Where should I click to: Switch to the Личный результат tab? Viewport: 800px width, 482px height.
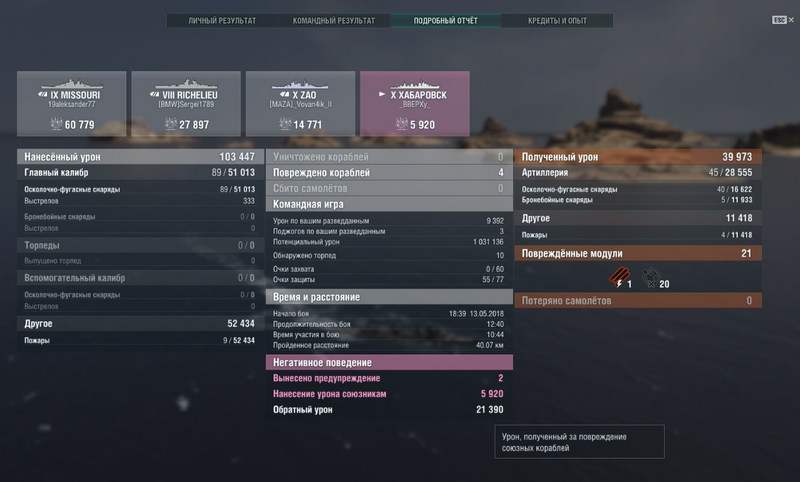(221, 20)
